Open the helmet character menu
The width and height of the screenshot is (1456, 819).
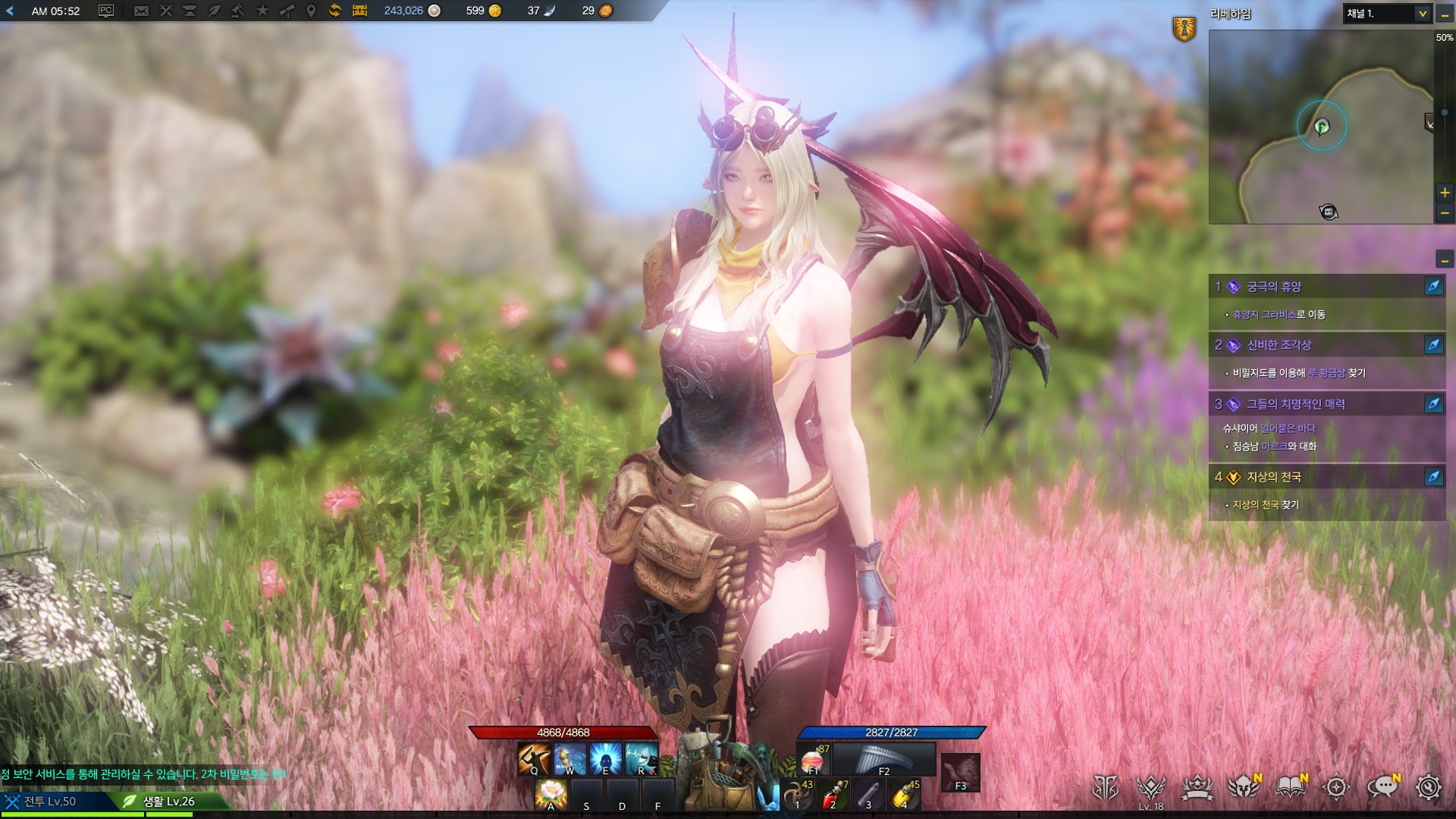click(1243, 787)
